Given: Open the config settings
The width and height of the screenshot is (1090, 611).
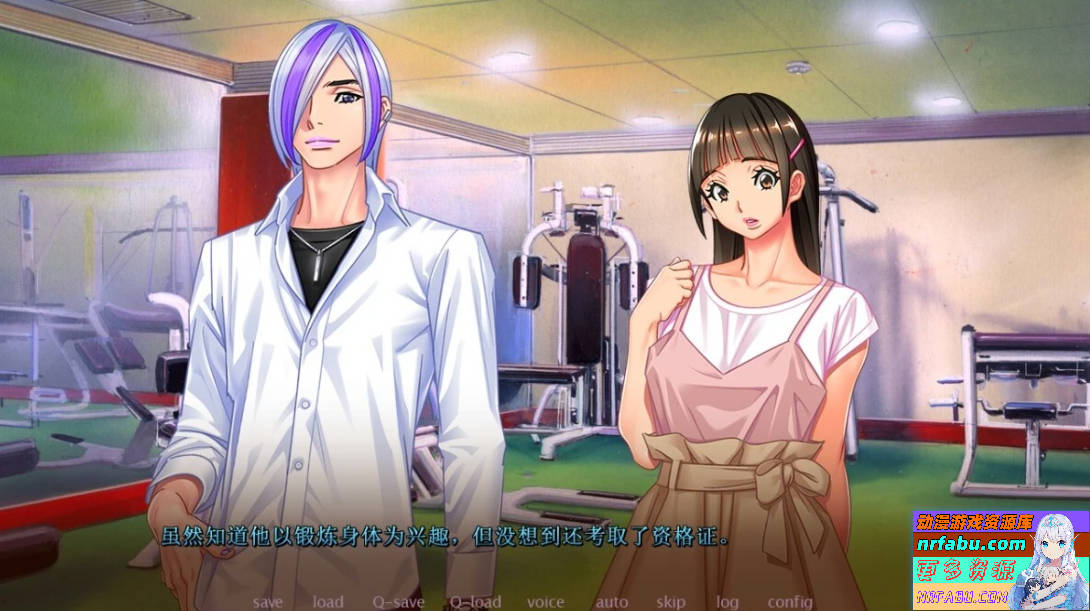Looking at the screenshot, I should click(x=789, y=602).
